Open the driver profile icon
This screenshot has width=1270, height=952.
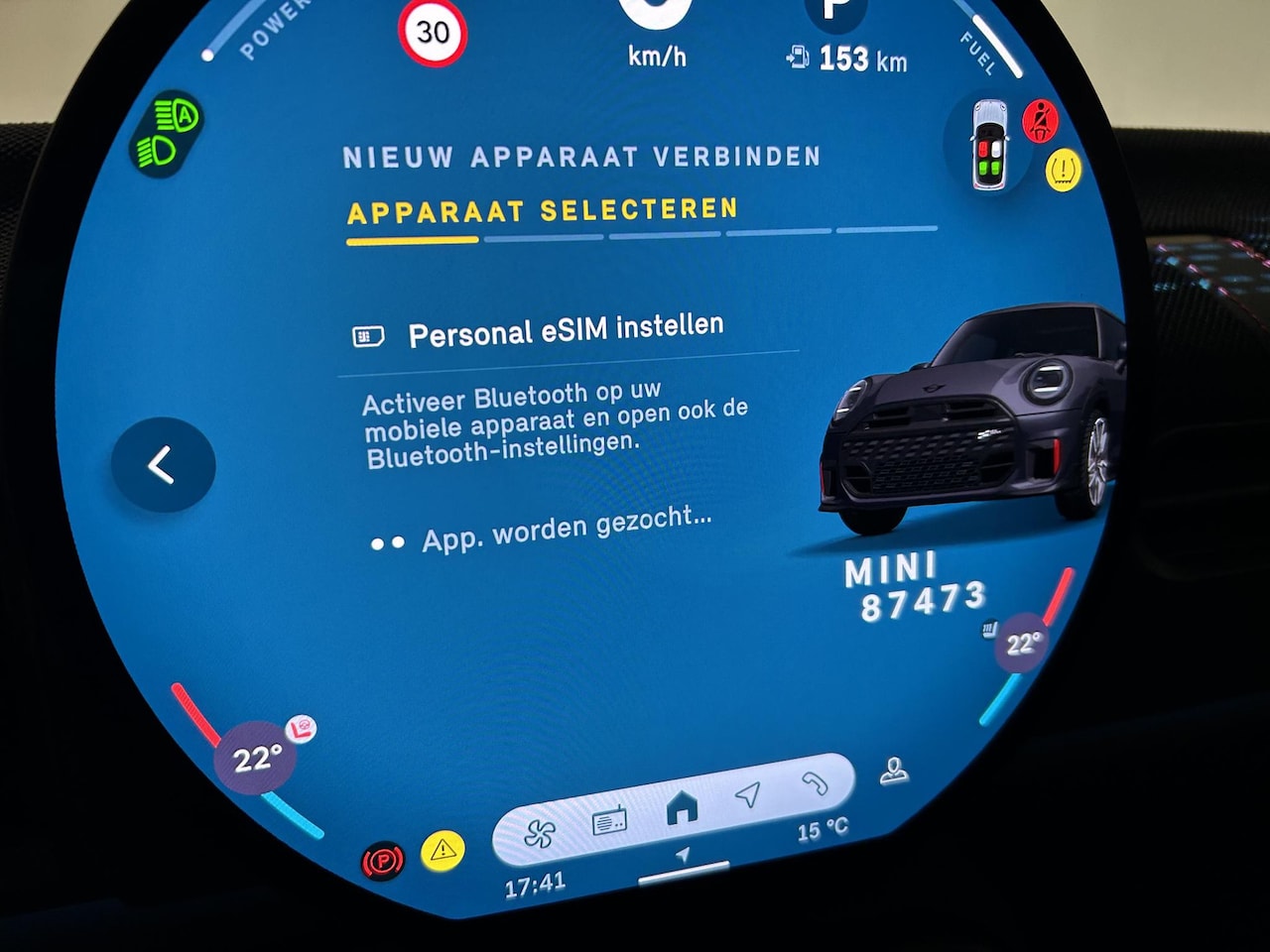pyautogui.click(x=894, y=771)
